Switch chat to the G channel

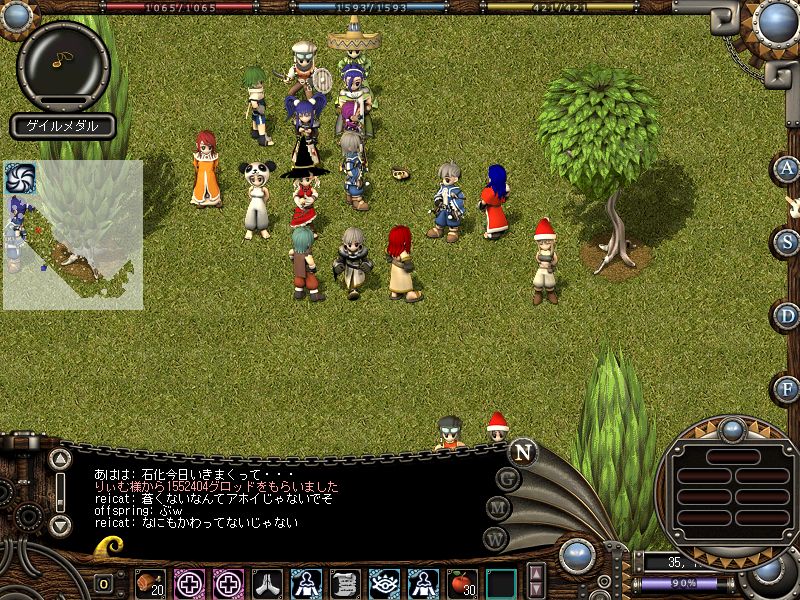pos(508,479)
